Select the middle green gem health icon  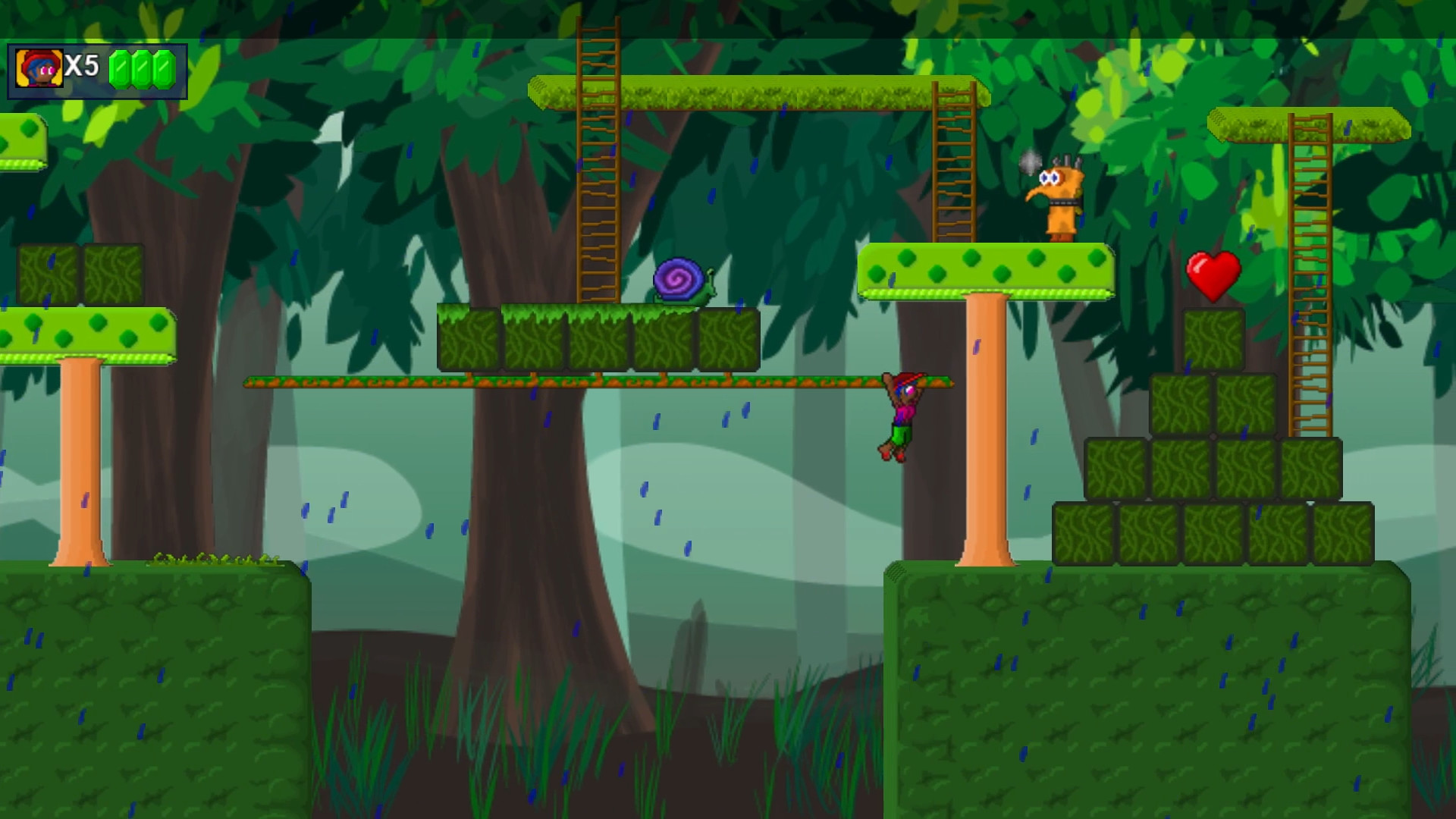pyautogui.click(x=141, y=67)
